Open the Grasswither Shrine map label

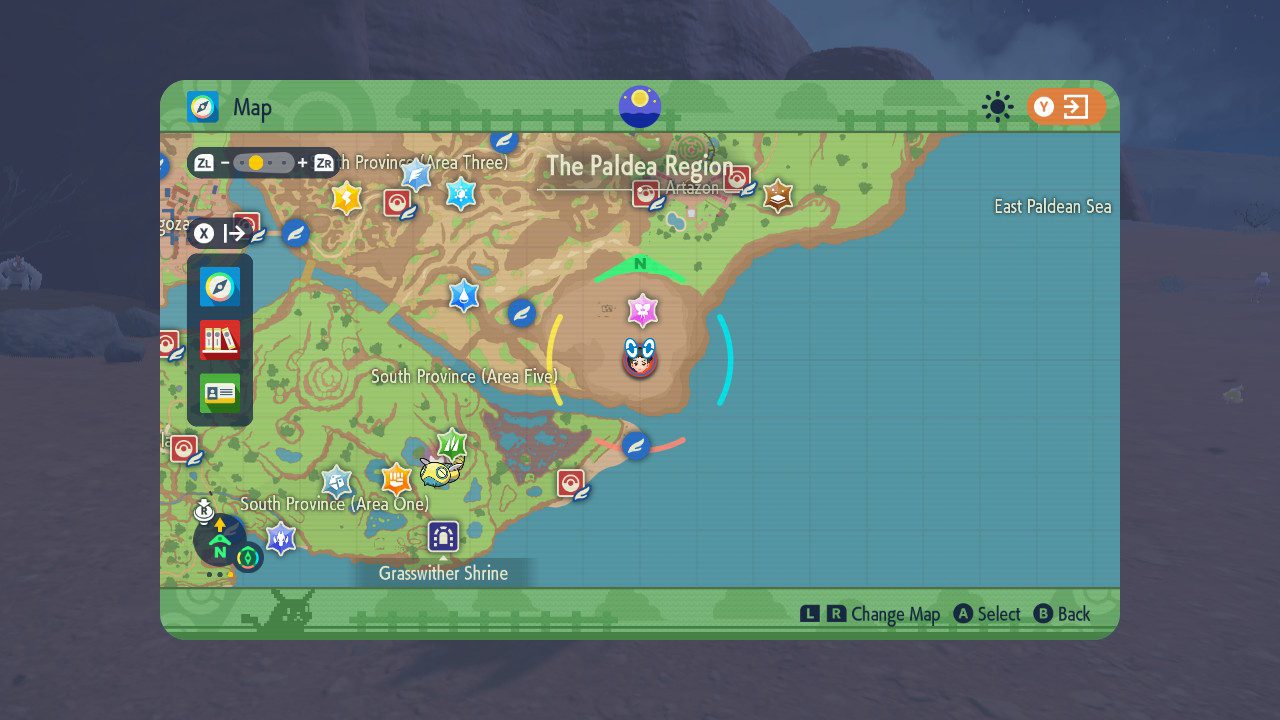[x=443, y=573]
